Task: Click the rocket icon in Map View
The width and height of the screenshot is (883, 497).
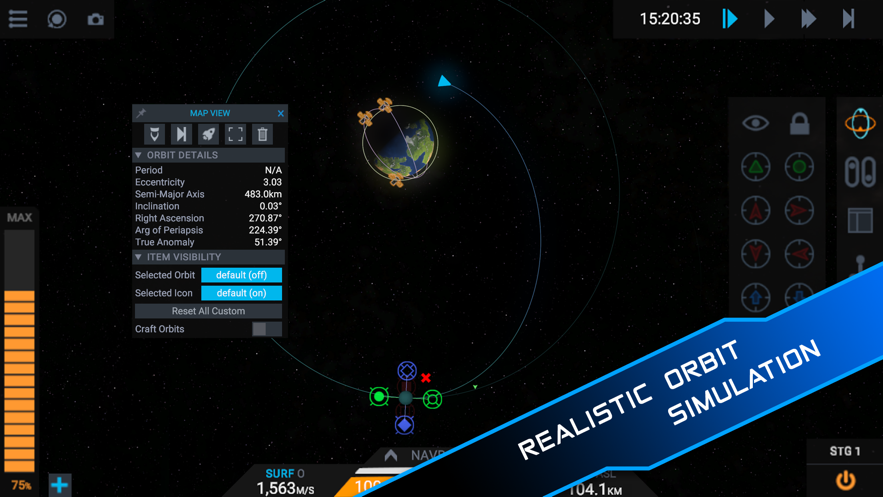Action: click(x=208, y=134)
